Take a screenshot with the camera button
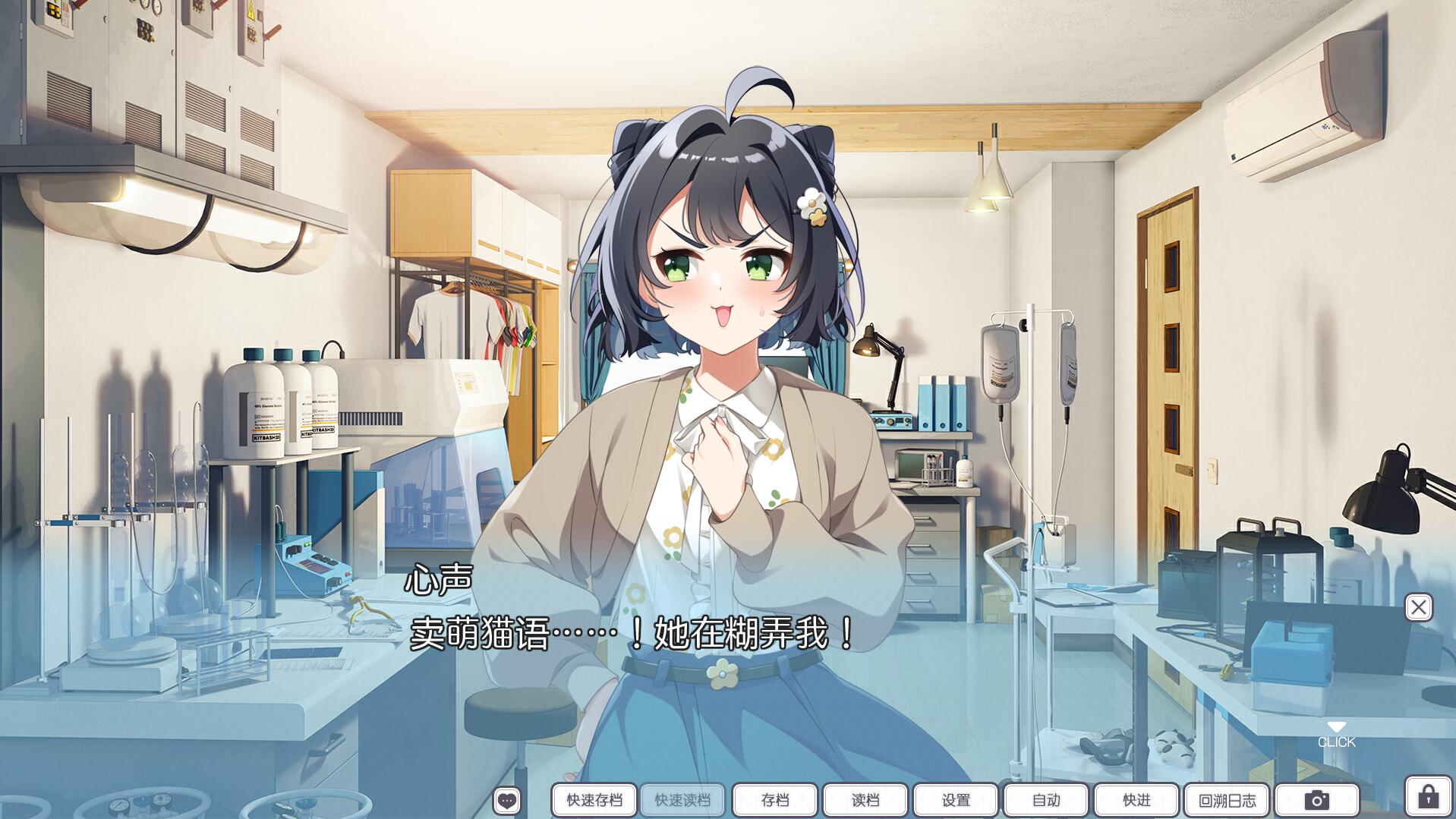 tap(1316, 800)
